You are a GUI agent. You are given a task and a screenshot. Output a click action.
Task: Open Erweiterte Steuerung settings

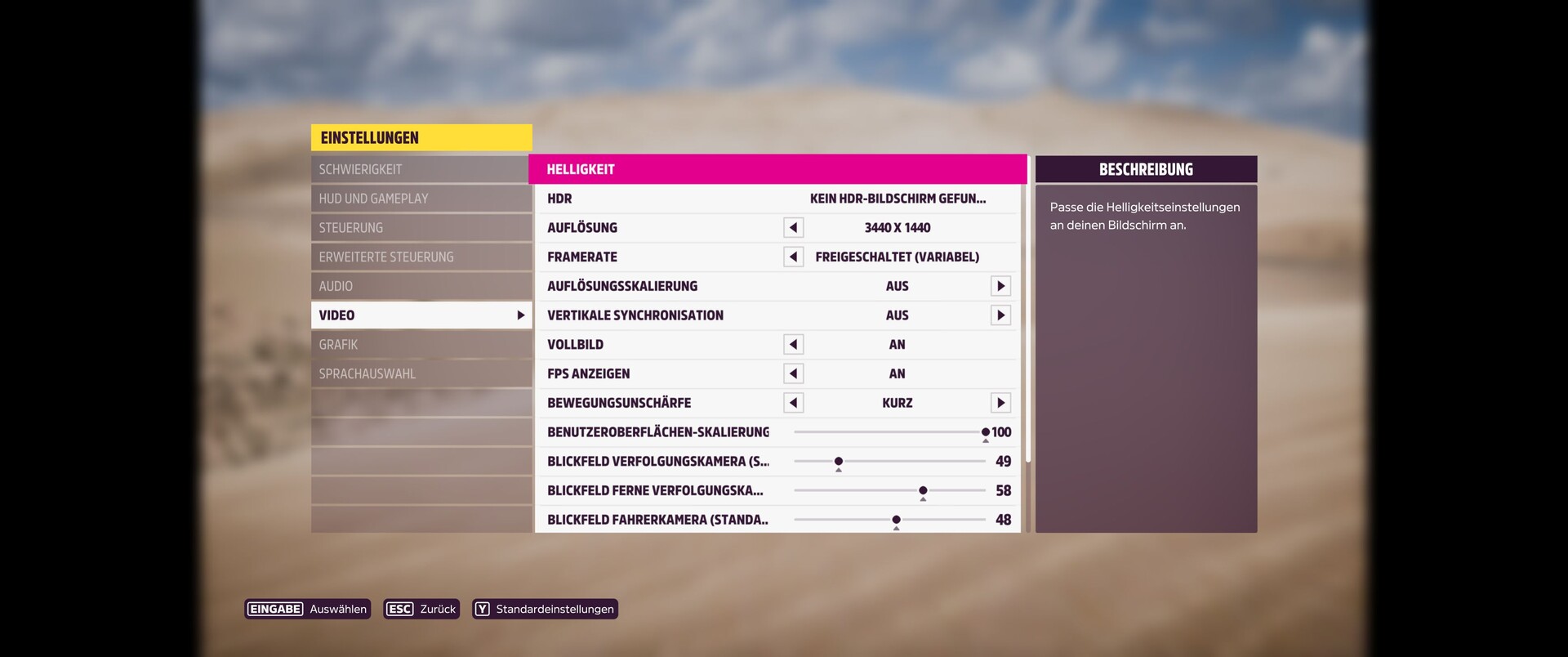tap(421, 256)
